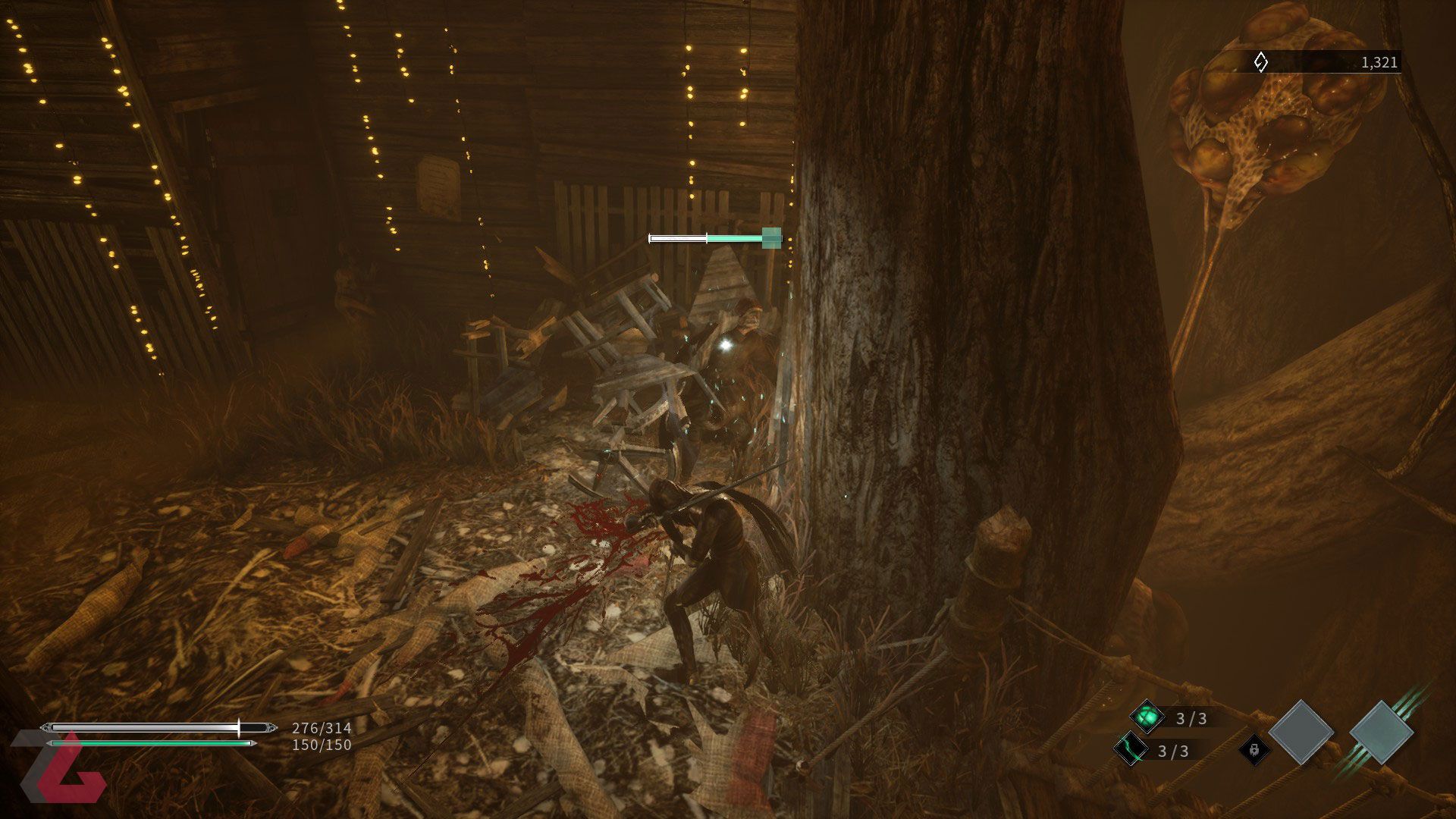Select the plain grey diamond slot beside the padlock
This screenshot has height=819, width=1456.
[x=1301, y=733]
